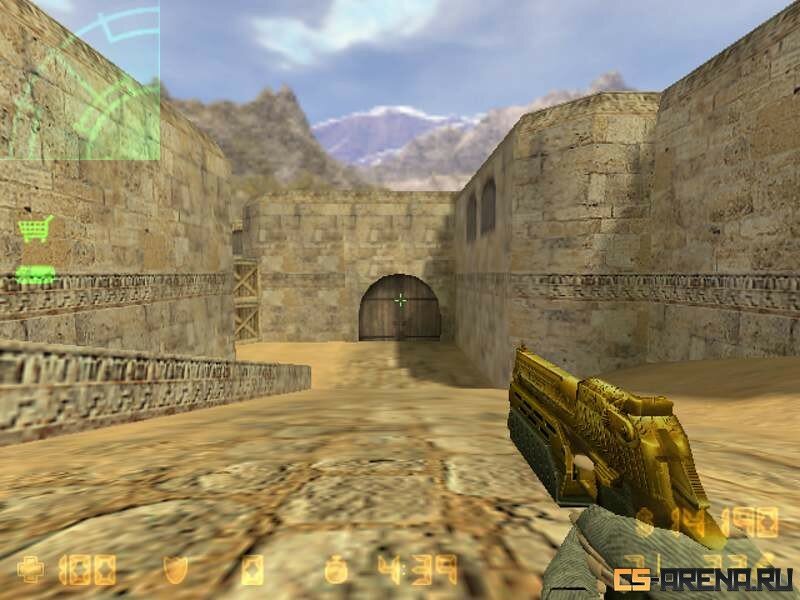800x600 pixels.
Task: Select the green shopping cart buy-zone icon
Action: 36,229
